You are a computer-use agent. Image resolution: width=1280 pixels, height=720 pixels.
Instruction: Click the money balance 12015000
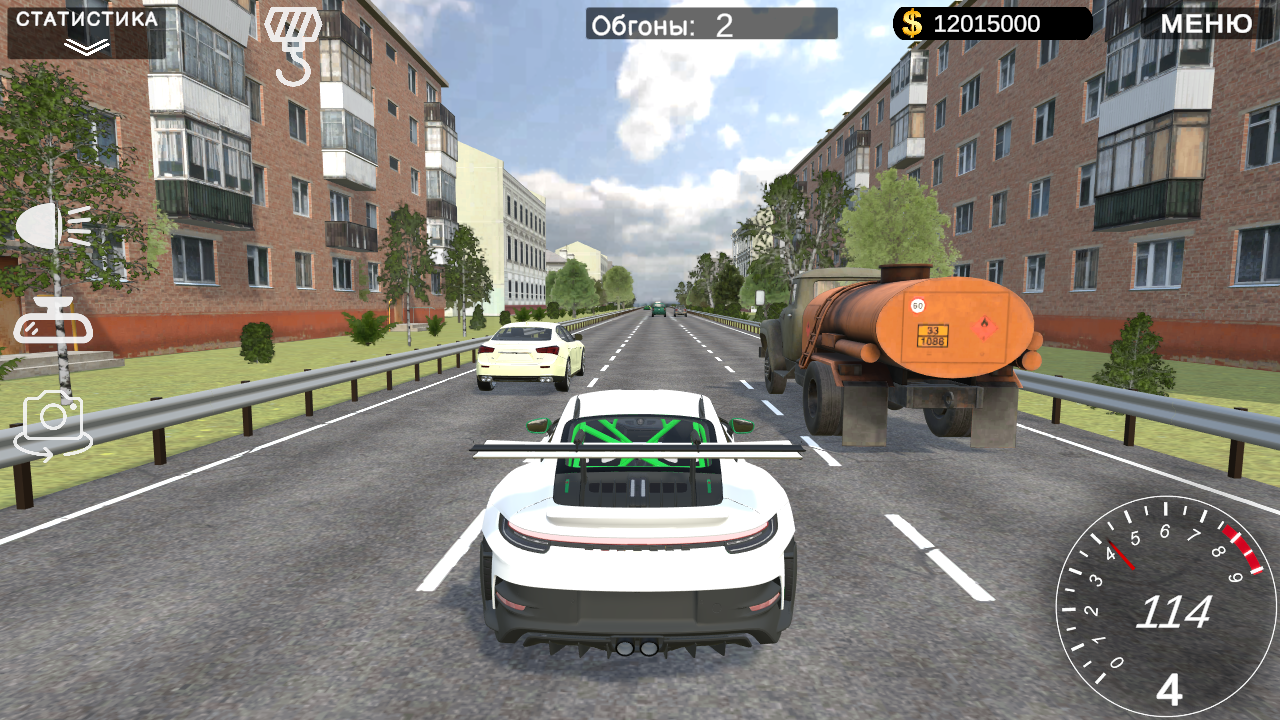pyautogui.click(x=985, y=22)
